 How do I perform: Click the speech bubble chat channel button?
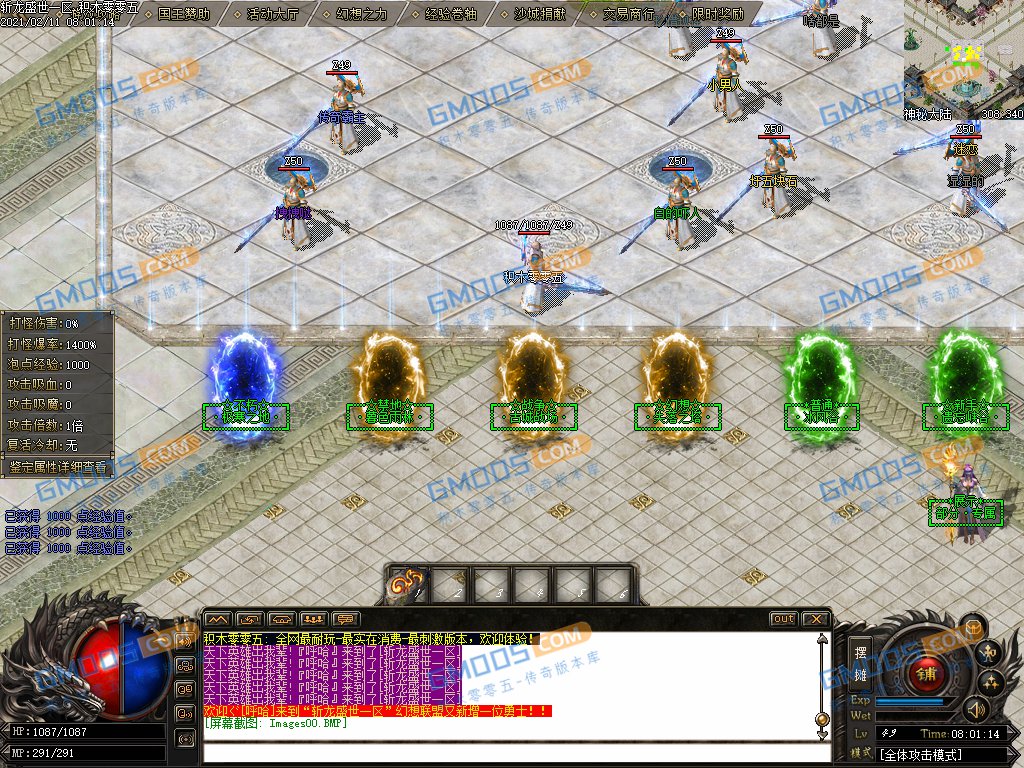pyautogui.click(x=345, y=619)
